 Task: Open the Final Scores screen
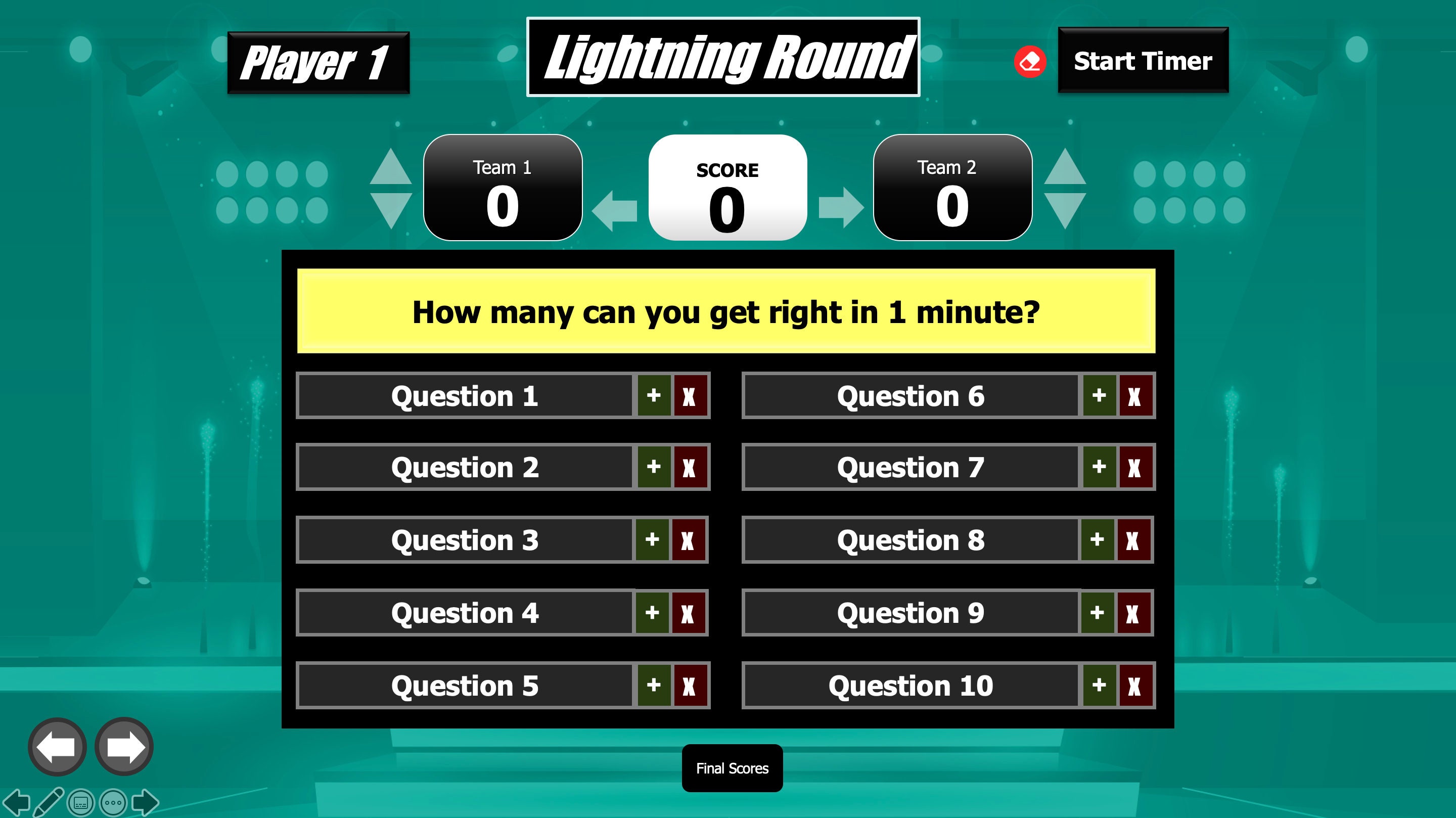(732, 767)
